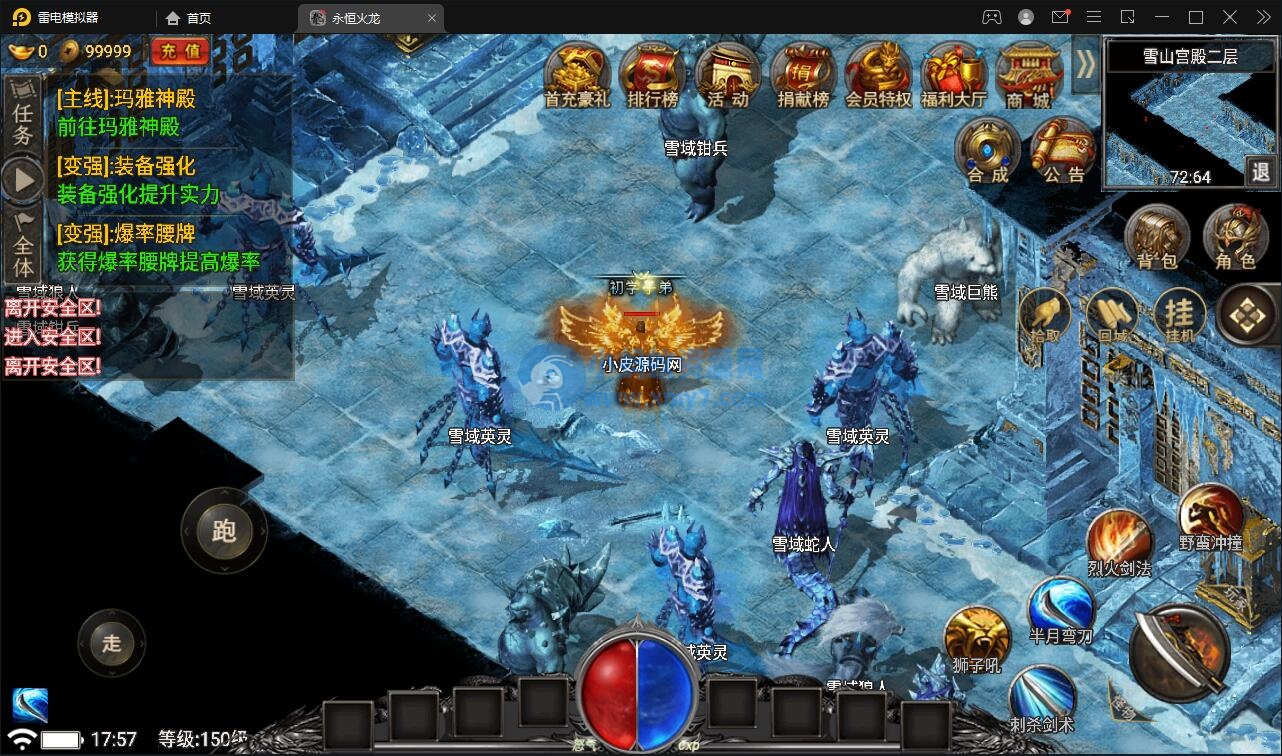The image size is (1282, 756).
Task: Collapse the top icon bar arrow
Action: click(x=1085, y=64)
